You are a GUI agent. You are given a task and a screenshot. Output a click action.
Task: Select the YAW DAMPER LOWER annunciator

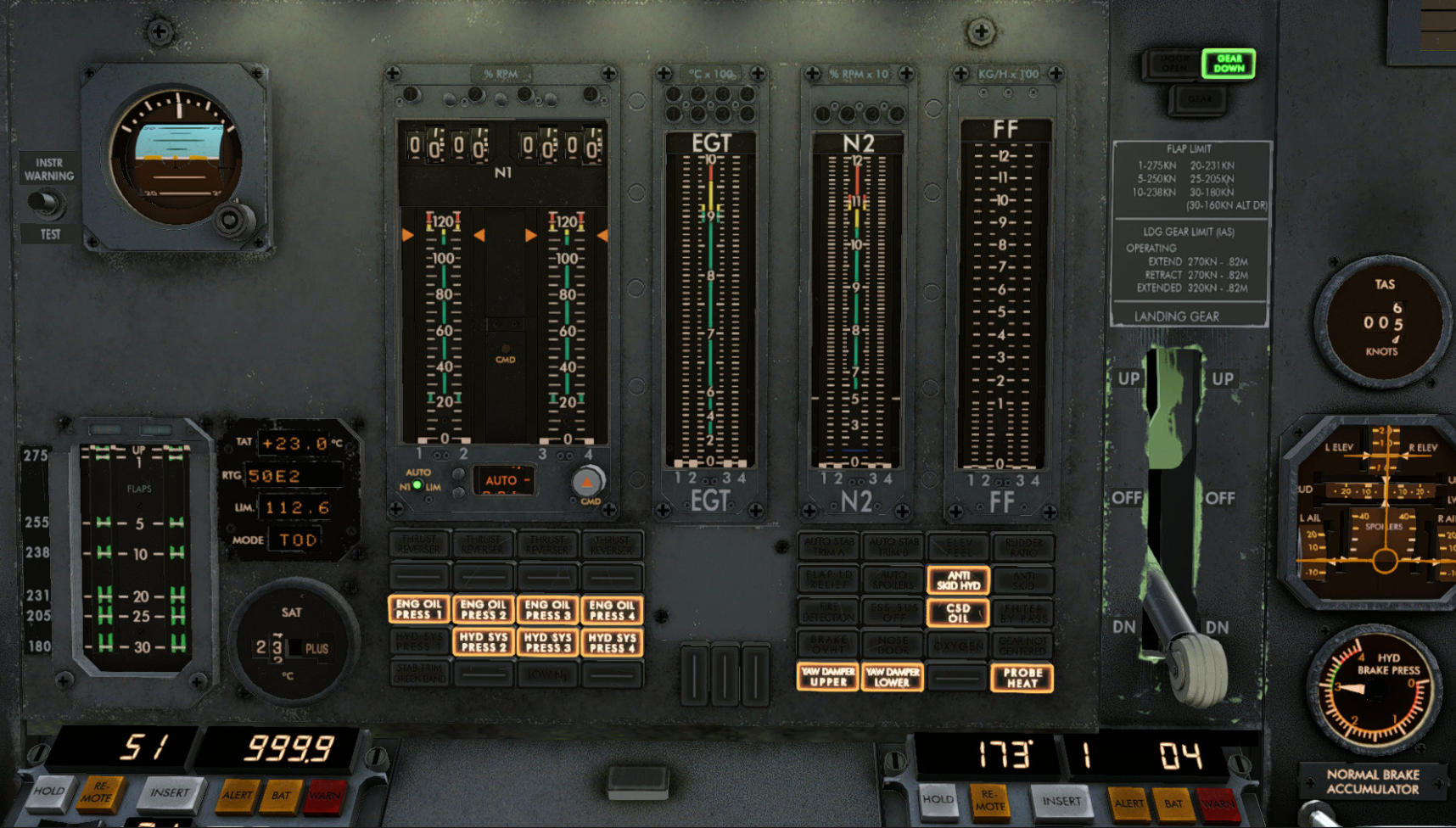(x=892, y=676)
